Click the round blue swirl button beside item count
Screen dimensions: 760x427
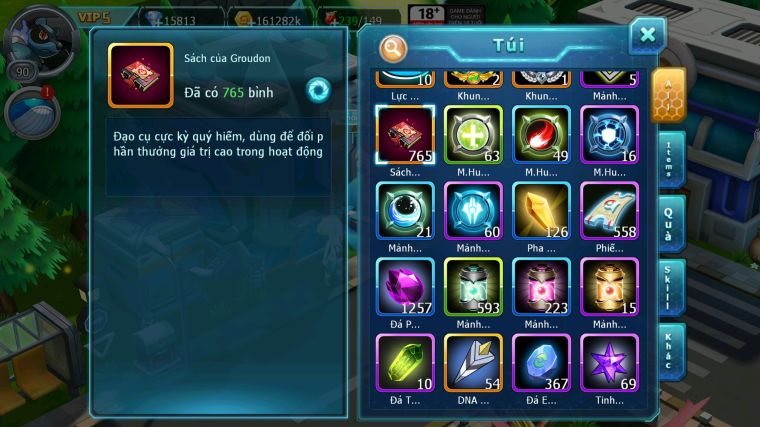point(318,89)
